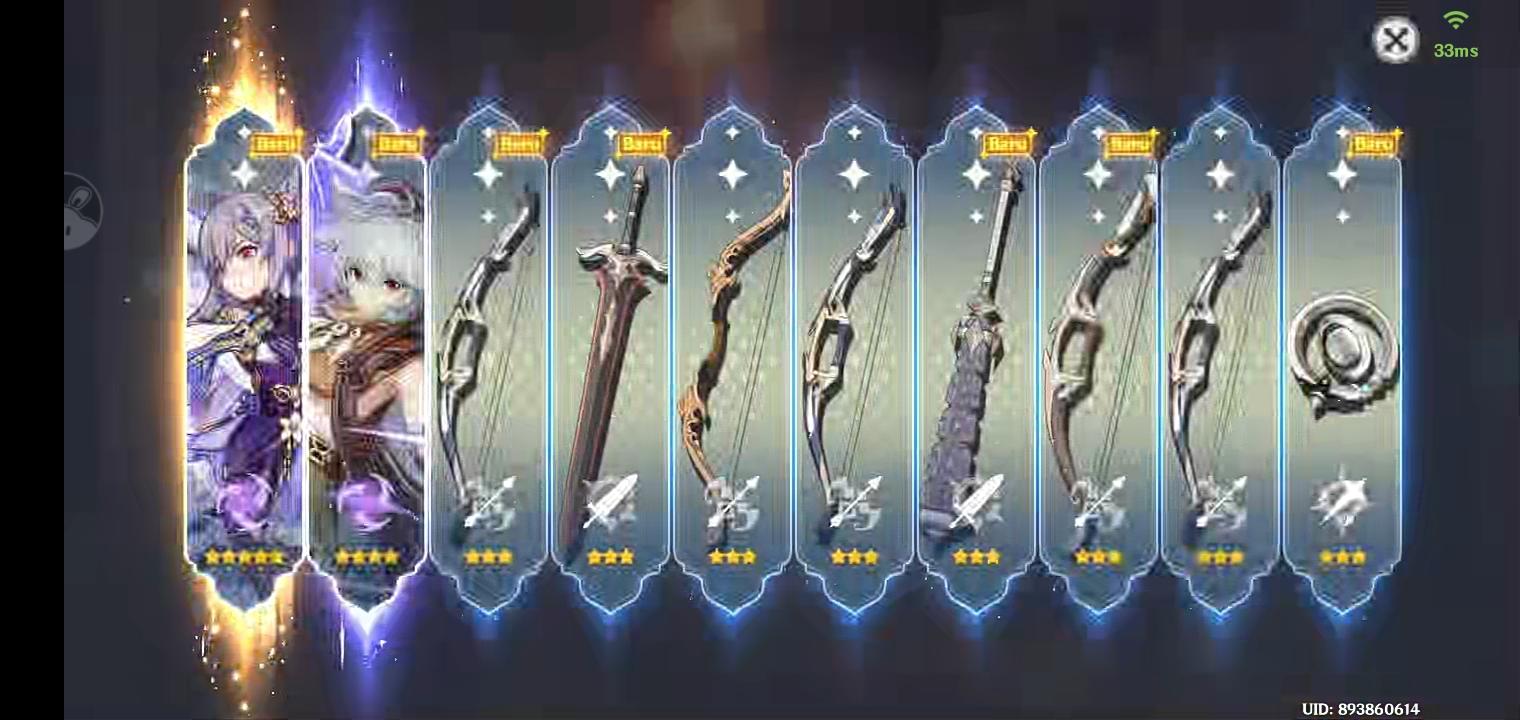
Task: Tap the Baru badge on the Emerald Orb card
Action: pos(1375,143)
